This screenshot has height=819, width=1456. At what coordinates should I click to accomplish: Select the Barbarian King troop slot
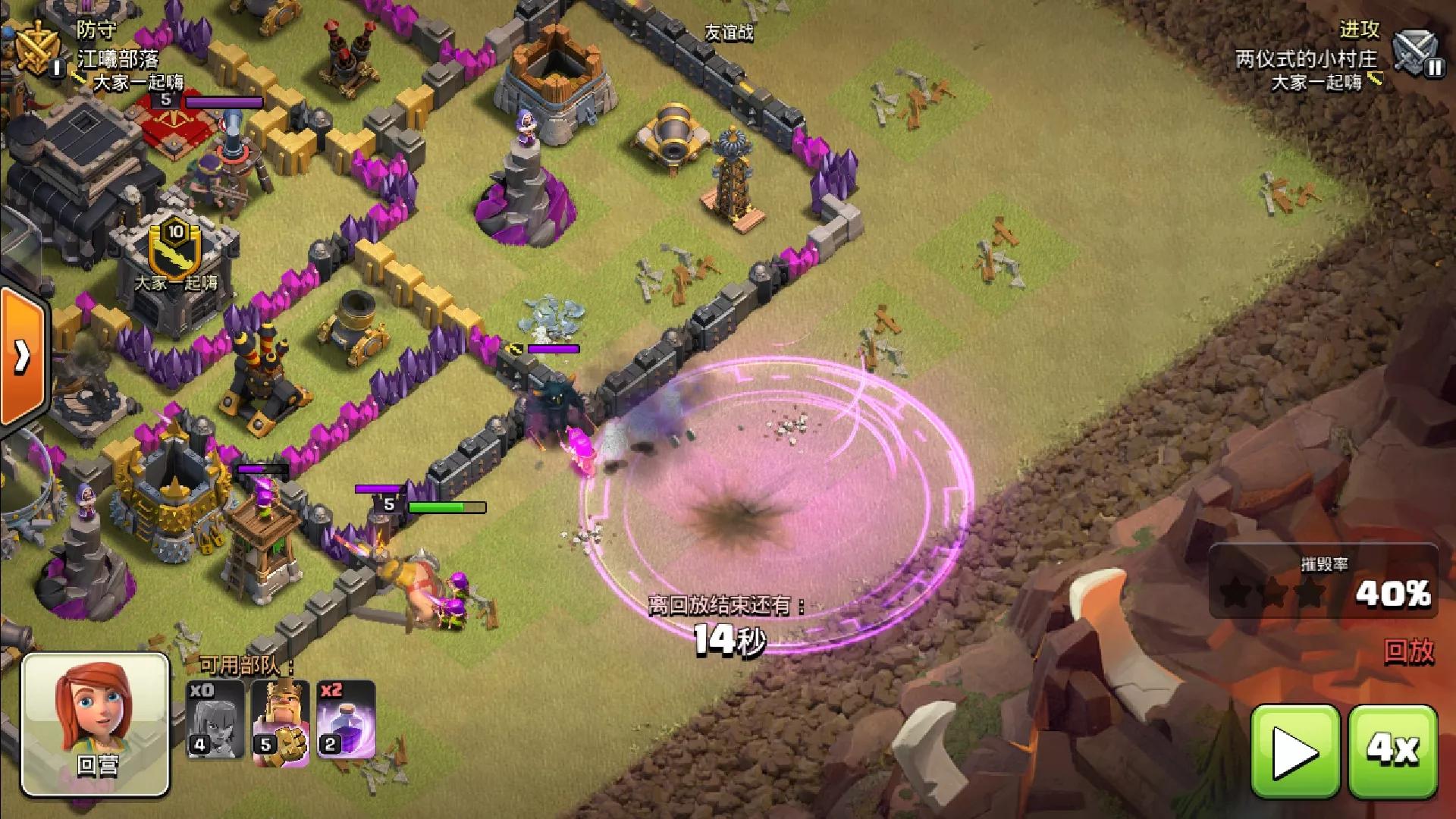click(x=280, y=720)
